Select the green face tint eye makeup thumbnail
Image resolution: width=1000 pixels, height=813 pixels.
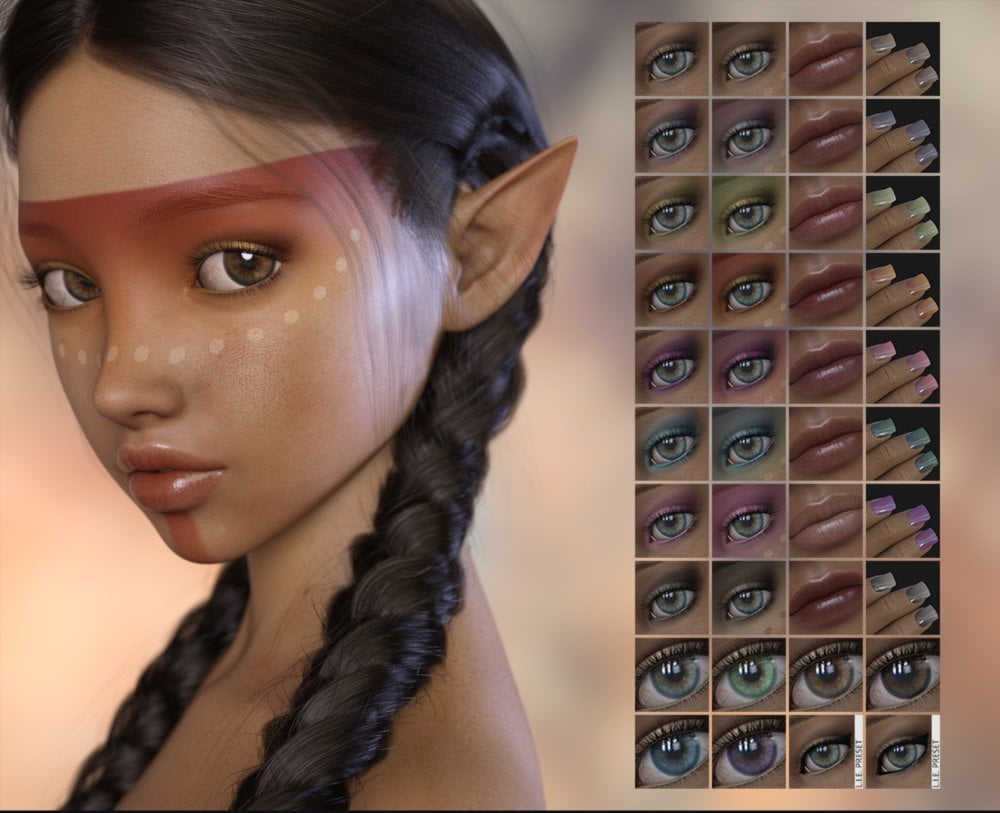pyautogui.click(x=749, y=213)
